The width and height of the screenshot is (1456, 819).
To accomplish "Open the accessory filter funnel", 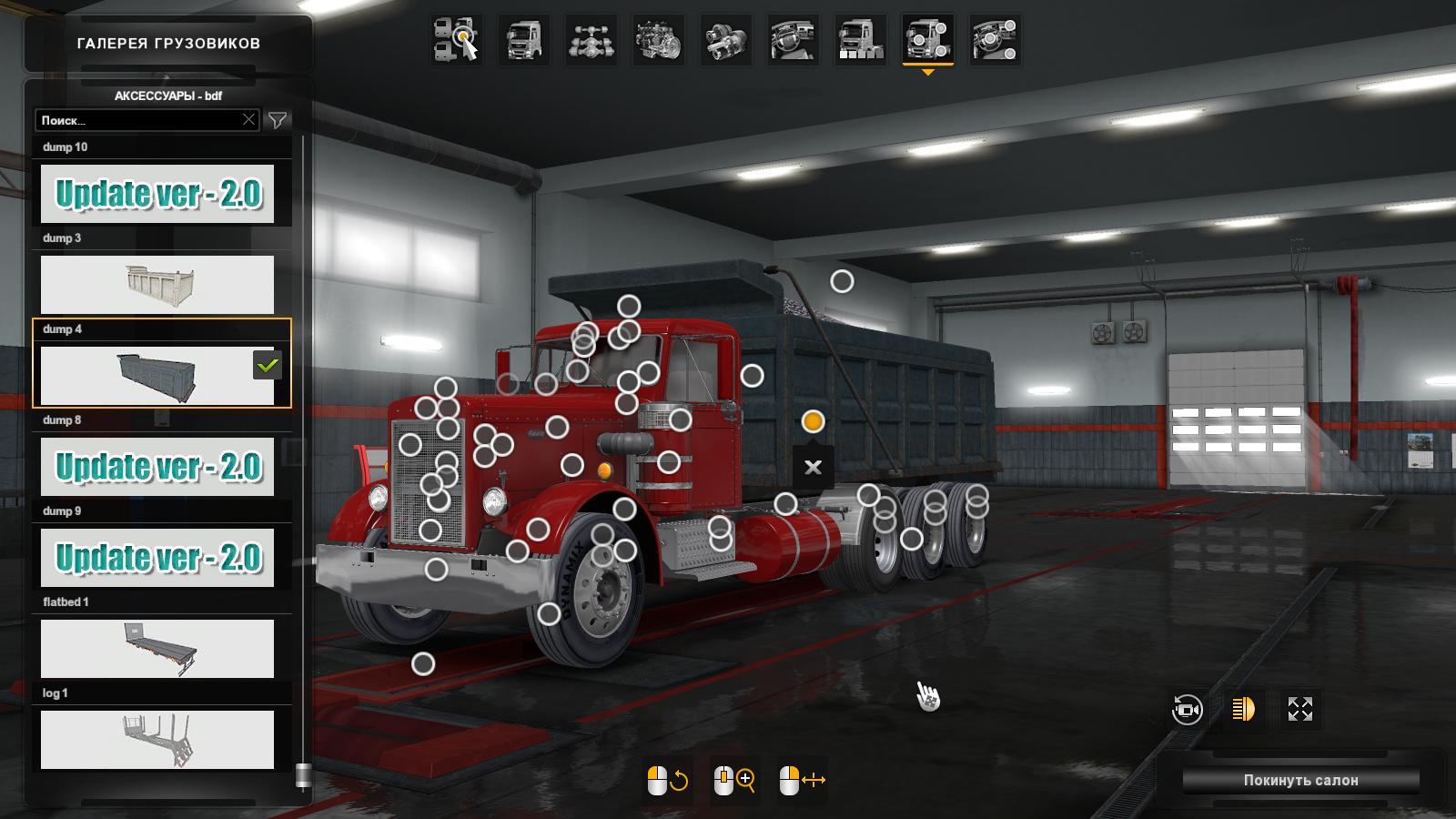I will click(278, 120).
